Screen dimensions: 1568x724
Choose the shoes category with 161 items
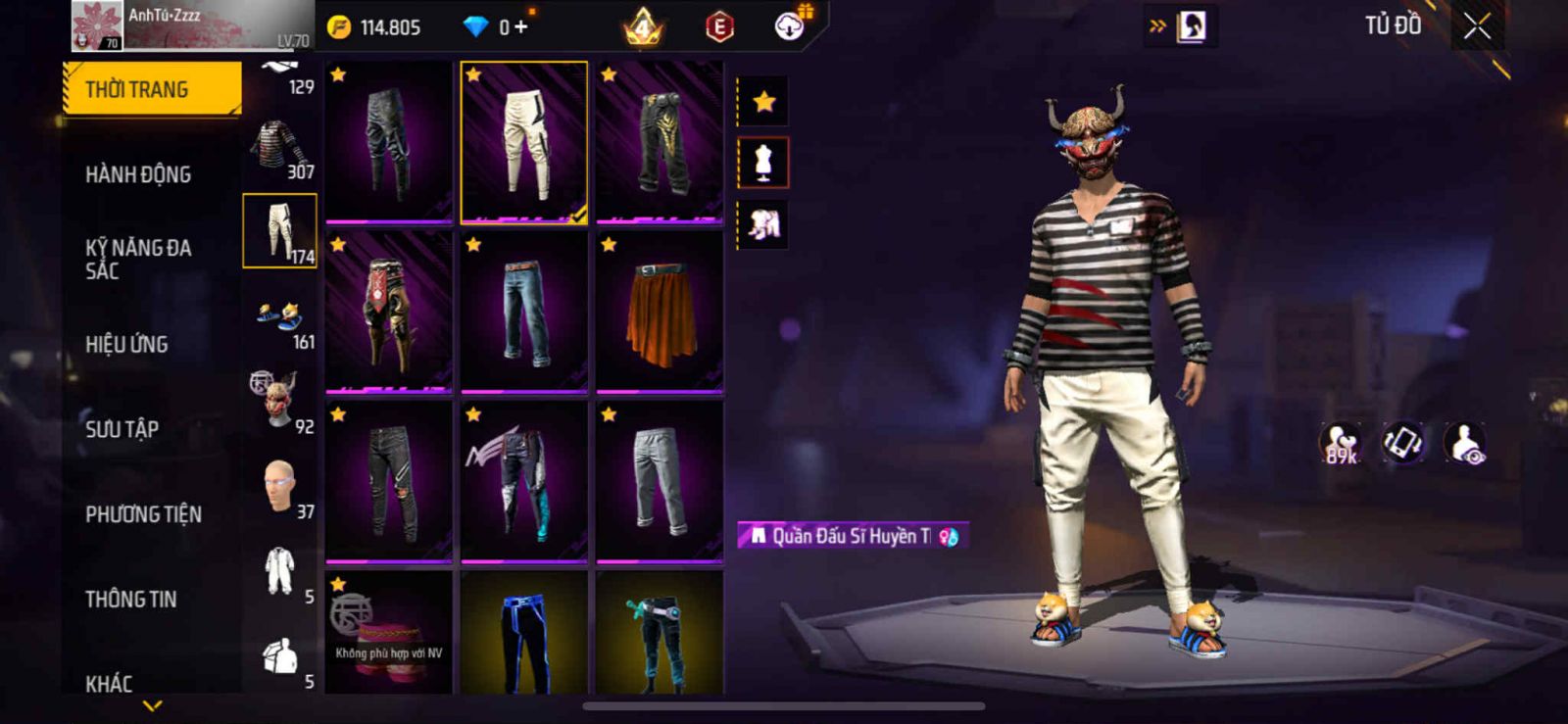280,319
